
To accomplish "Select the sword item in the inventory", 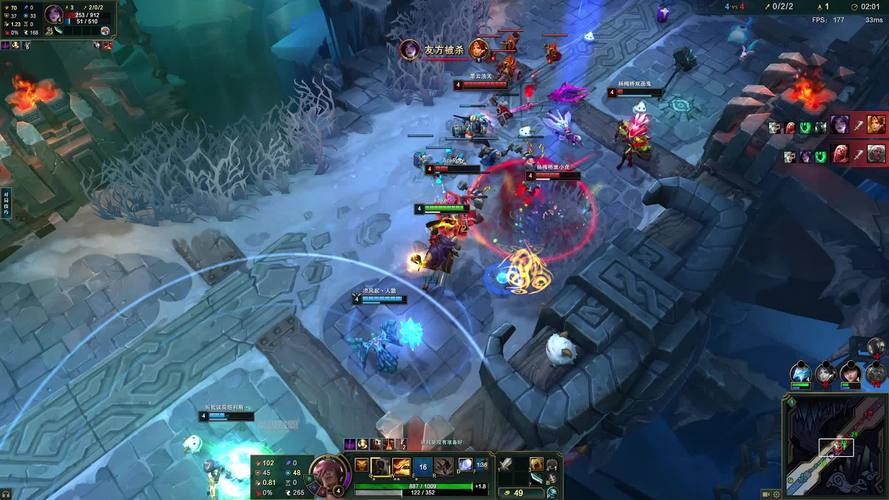I will pyautogui.click(x=507, y=465).
